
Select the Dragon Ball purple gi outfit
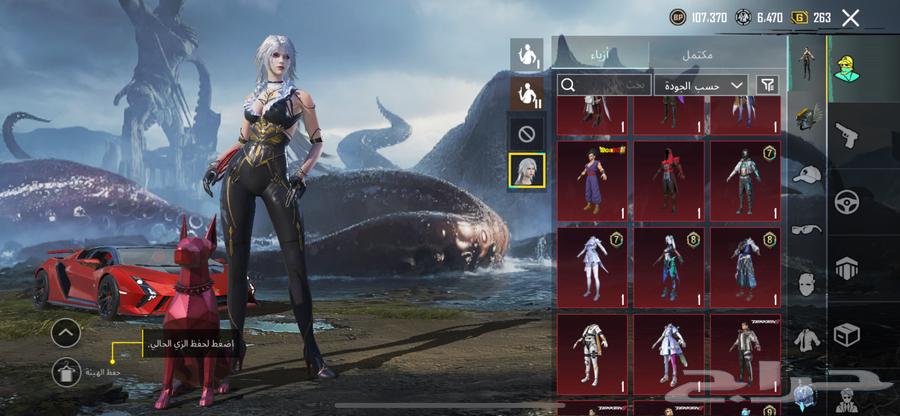click(x=592, y=180)
